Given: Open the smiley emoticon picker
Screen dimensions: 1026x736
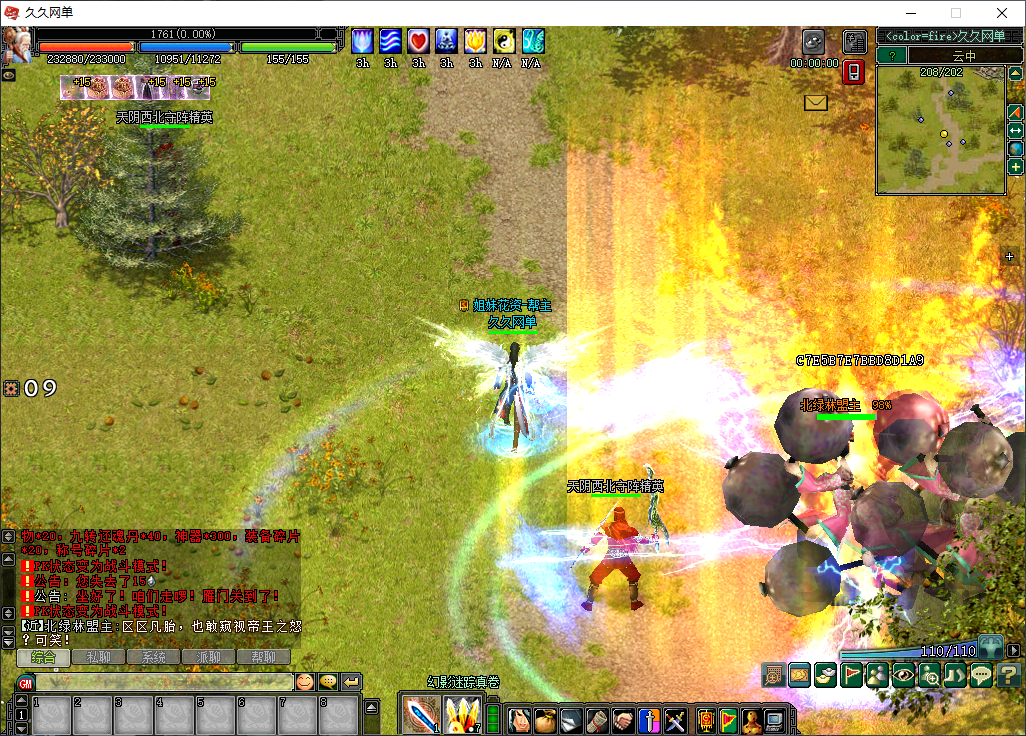Looking at the screenshot, I should (304, 682).
